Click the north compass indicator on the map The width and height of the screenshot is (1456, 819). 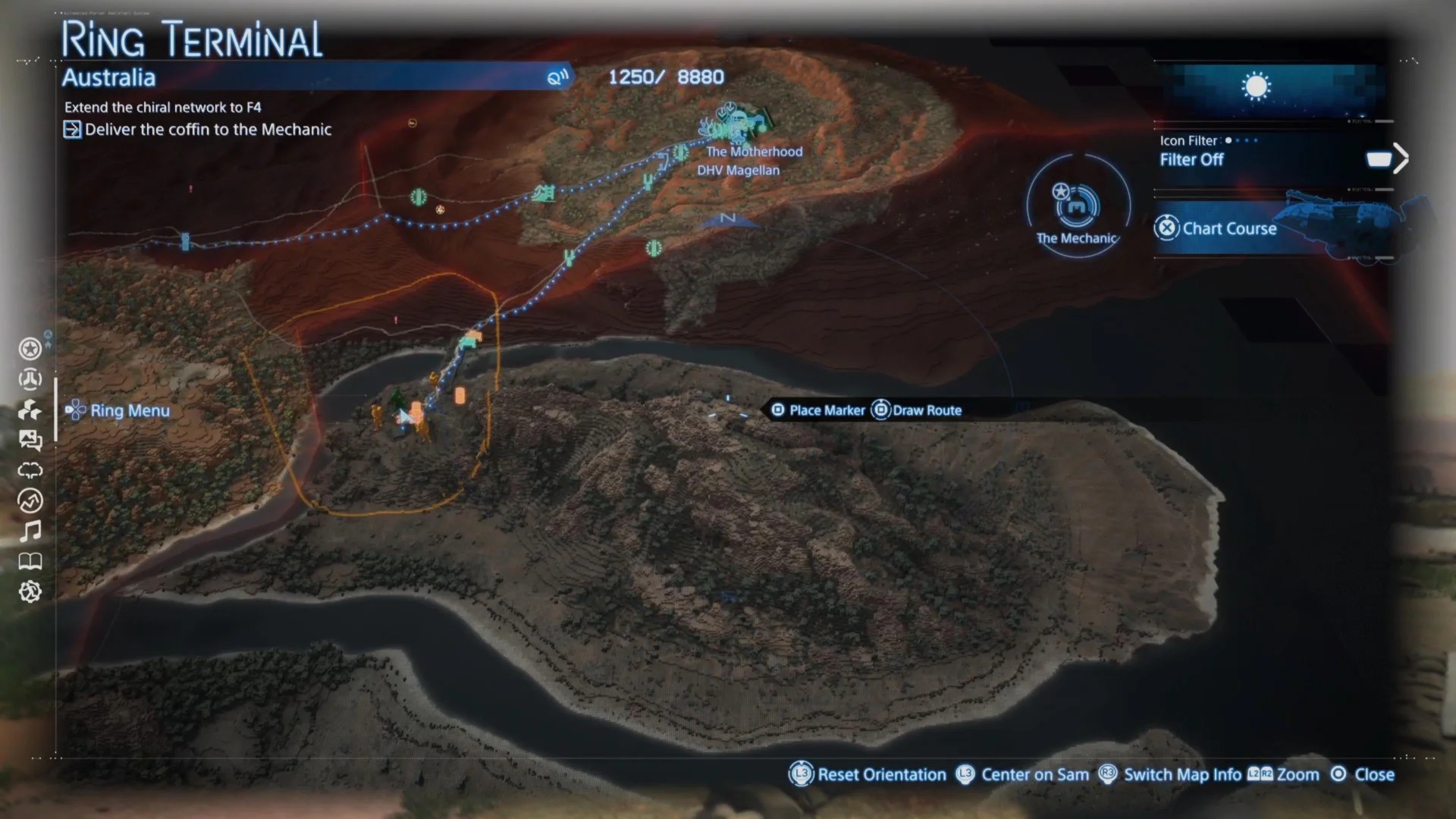click(x=727, y=220)
